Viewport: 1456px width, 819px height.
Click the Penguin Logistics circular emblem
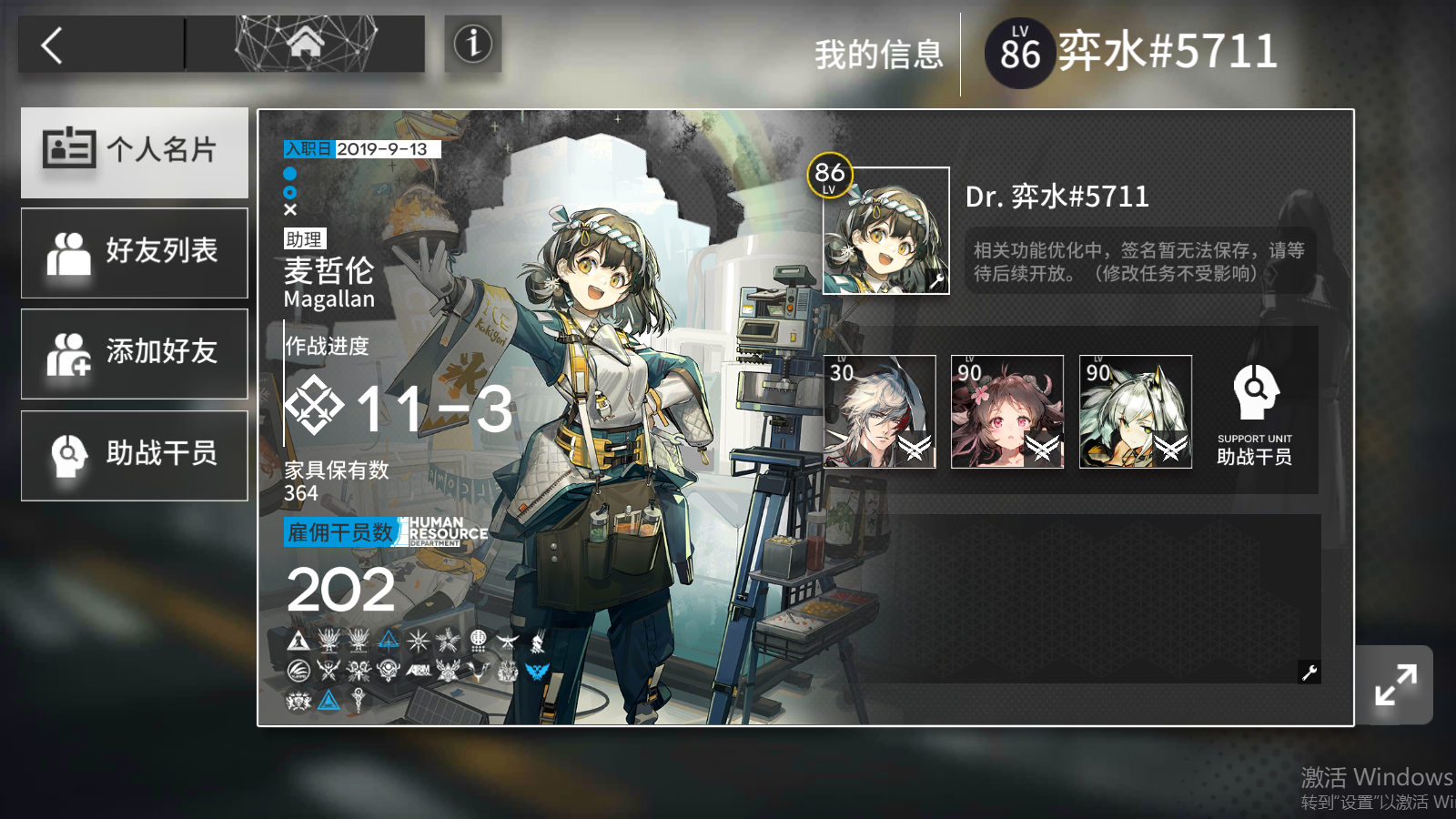[x=298, y=670]
